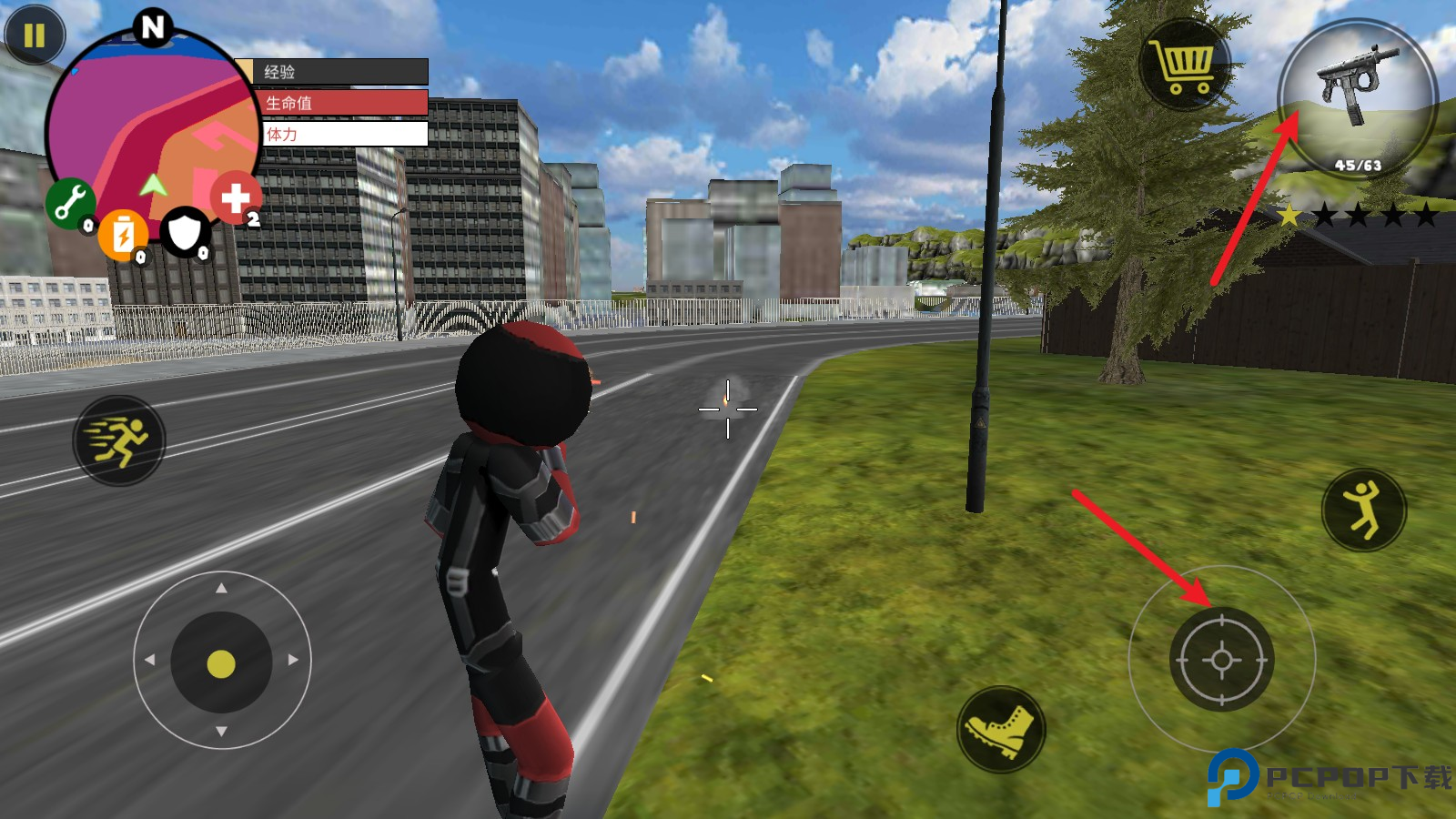This screenshot has width=1456, height=819.
Task: Fire using the crosshair shoot button
Action: click(x=1221, y=660)
